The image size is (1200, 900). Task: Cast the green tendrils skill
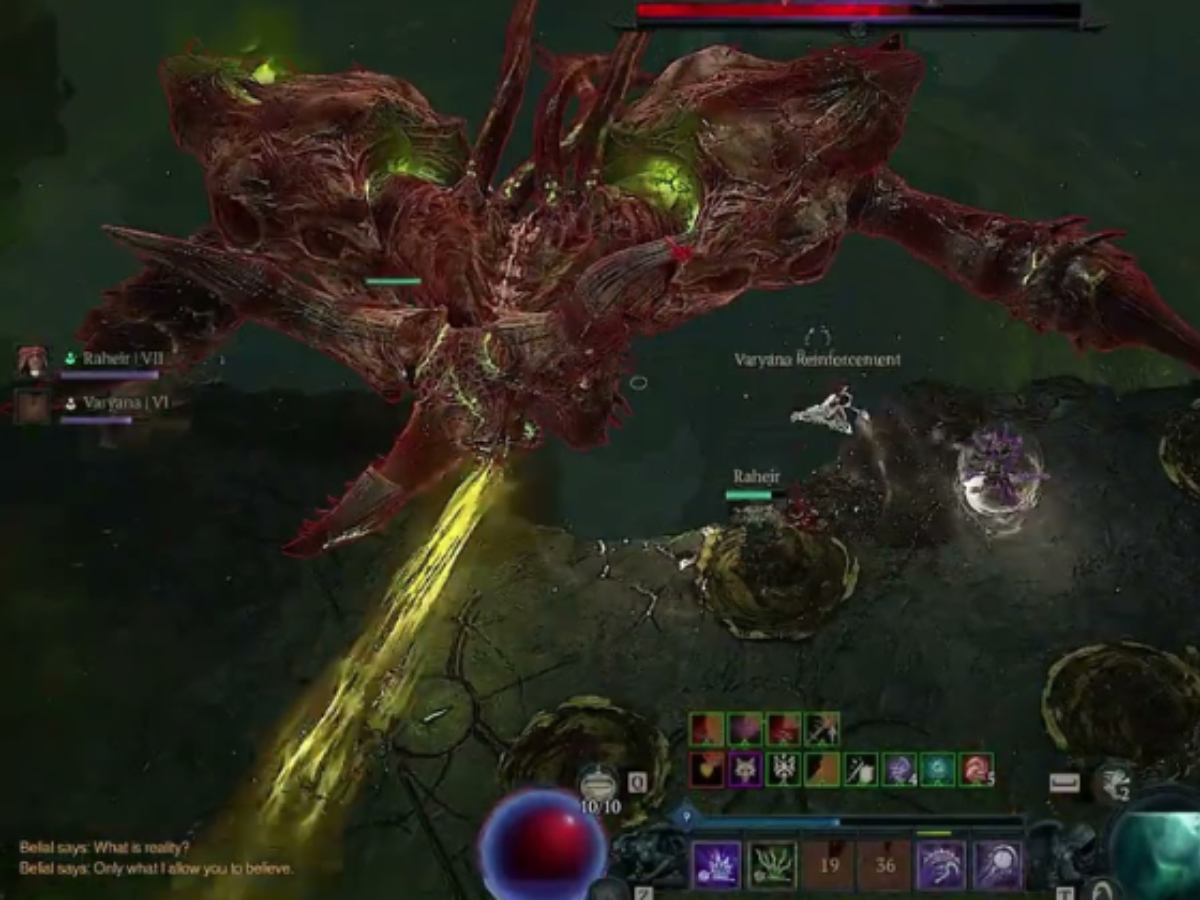[x=772, y=865]
